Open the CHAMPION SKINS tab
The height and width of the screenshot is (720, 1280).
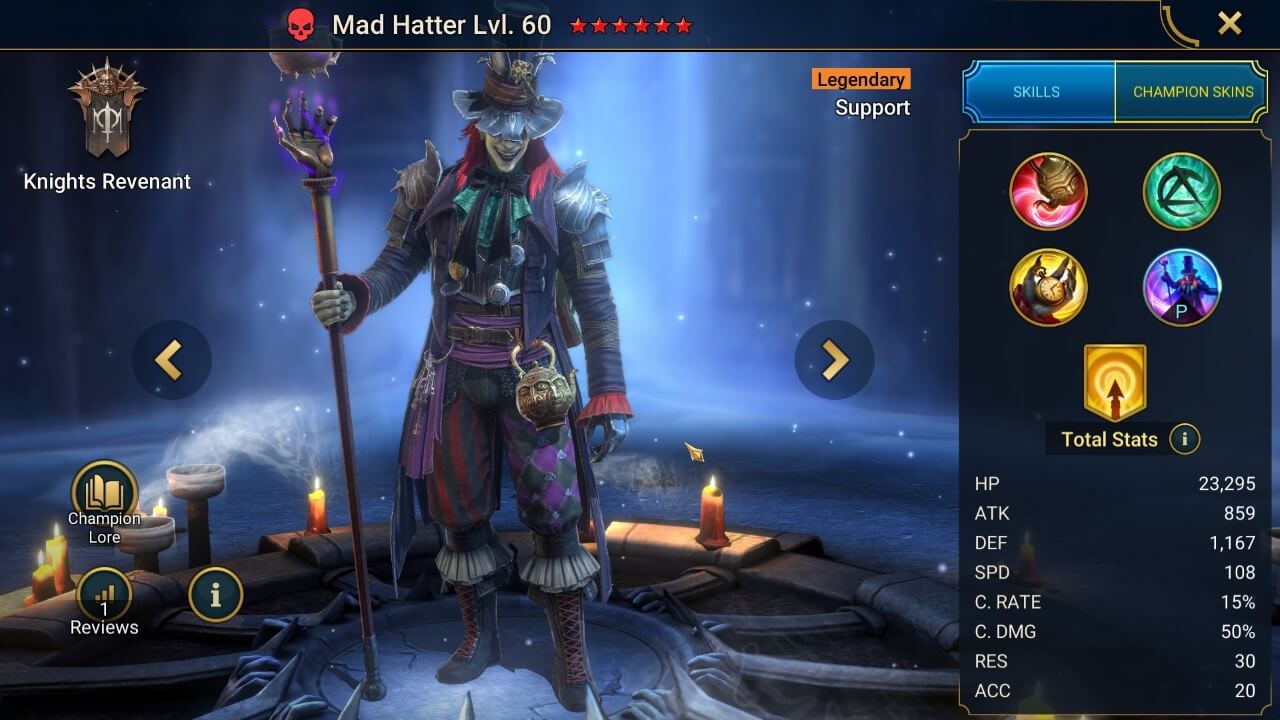click(x=1193, y=91)
